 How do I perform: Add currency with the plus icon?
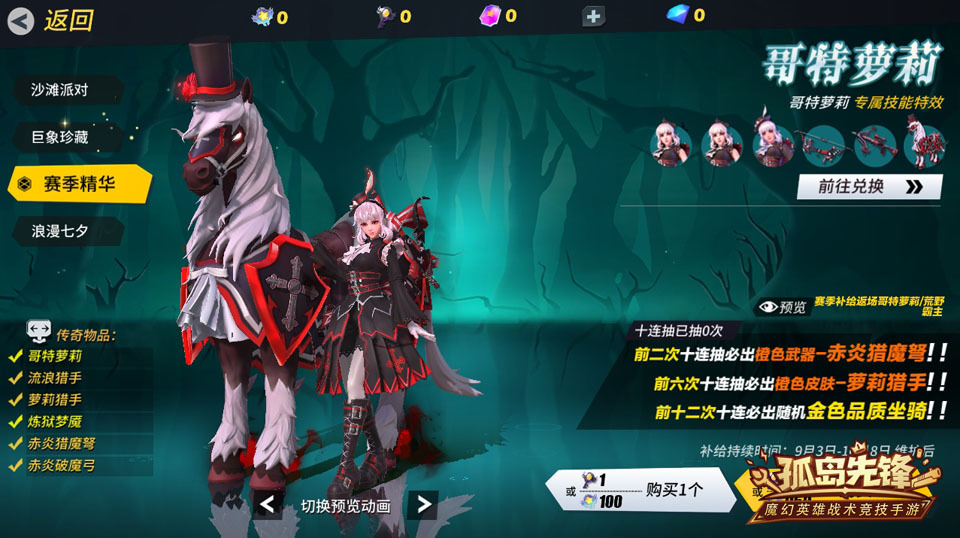click(x=593, y=16)
